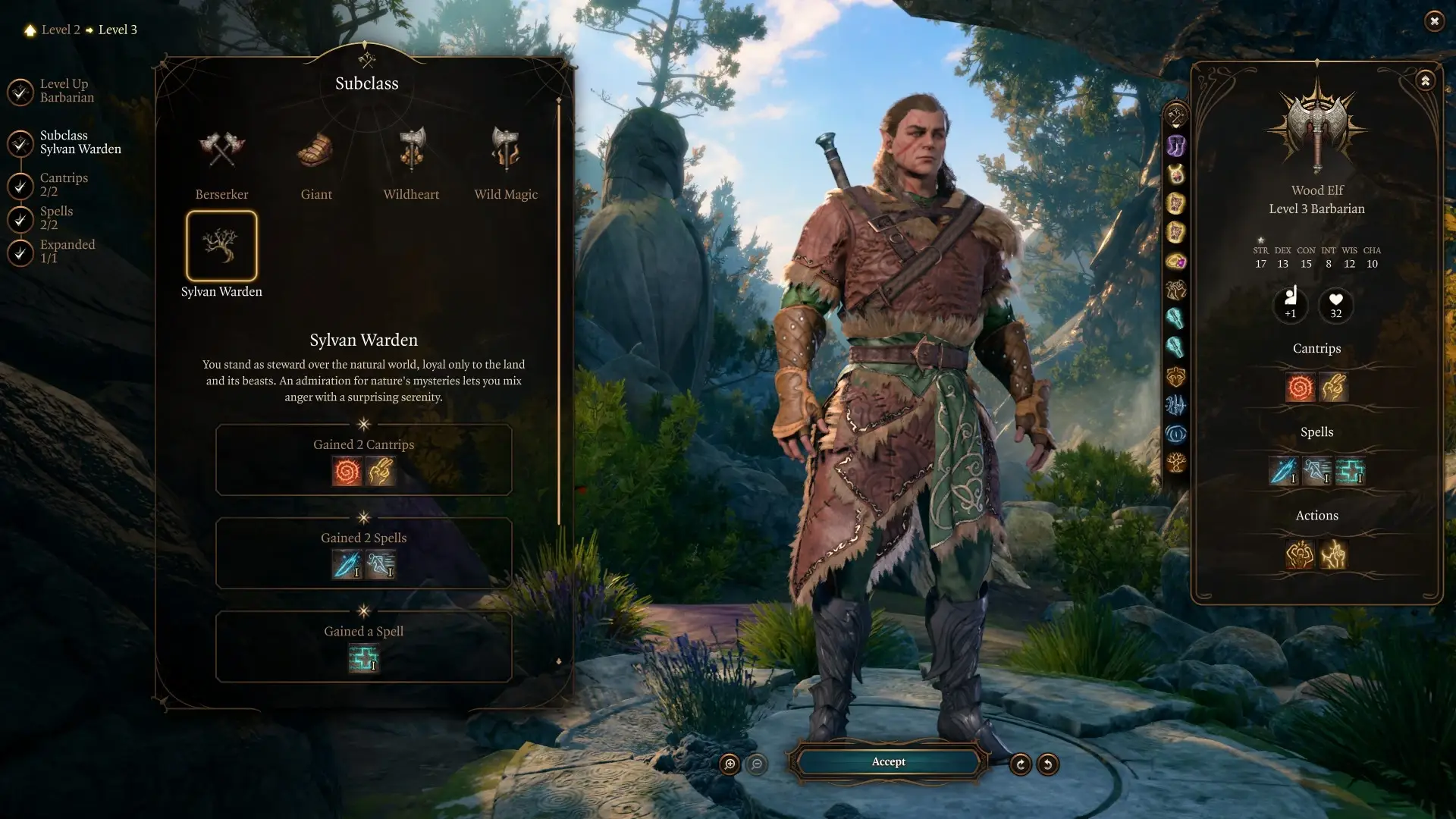Zoom in on the character with magnifier
Image resolution: width=1456 pixels, height=819 pixels.
pyautogui.click(x=729, y=764)
